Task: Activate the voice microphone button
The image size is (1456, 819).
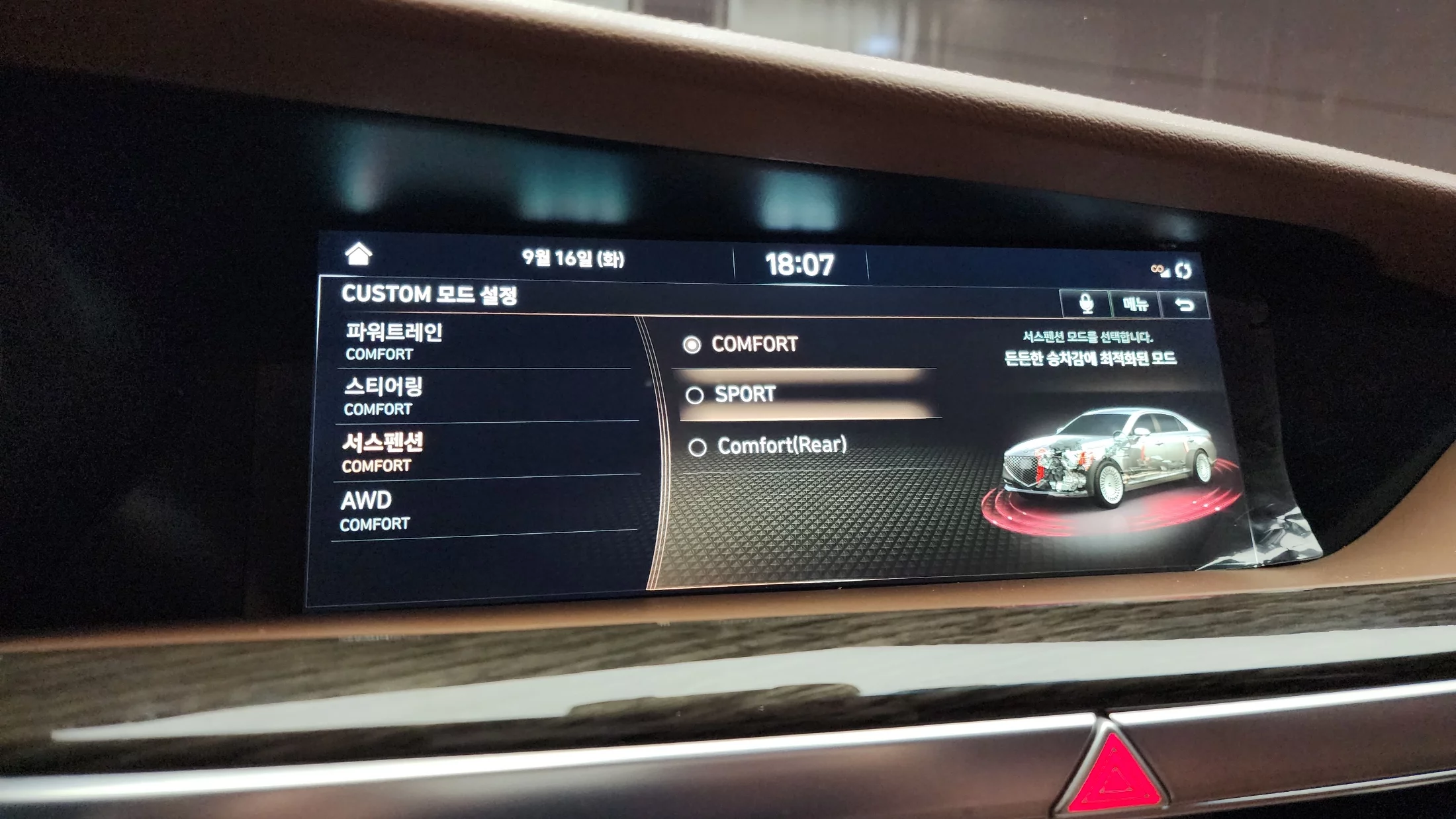Action: [x=1085, y=304]
